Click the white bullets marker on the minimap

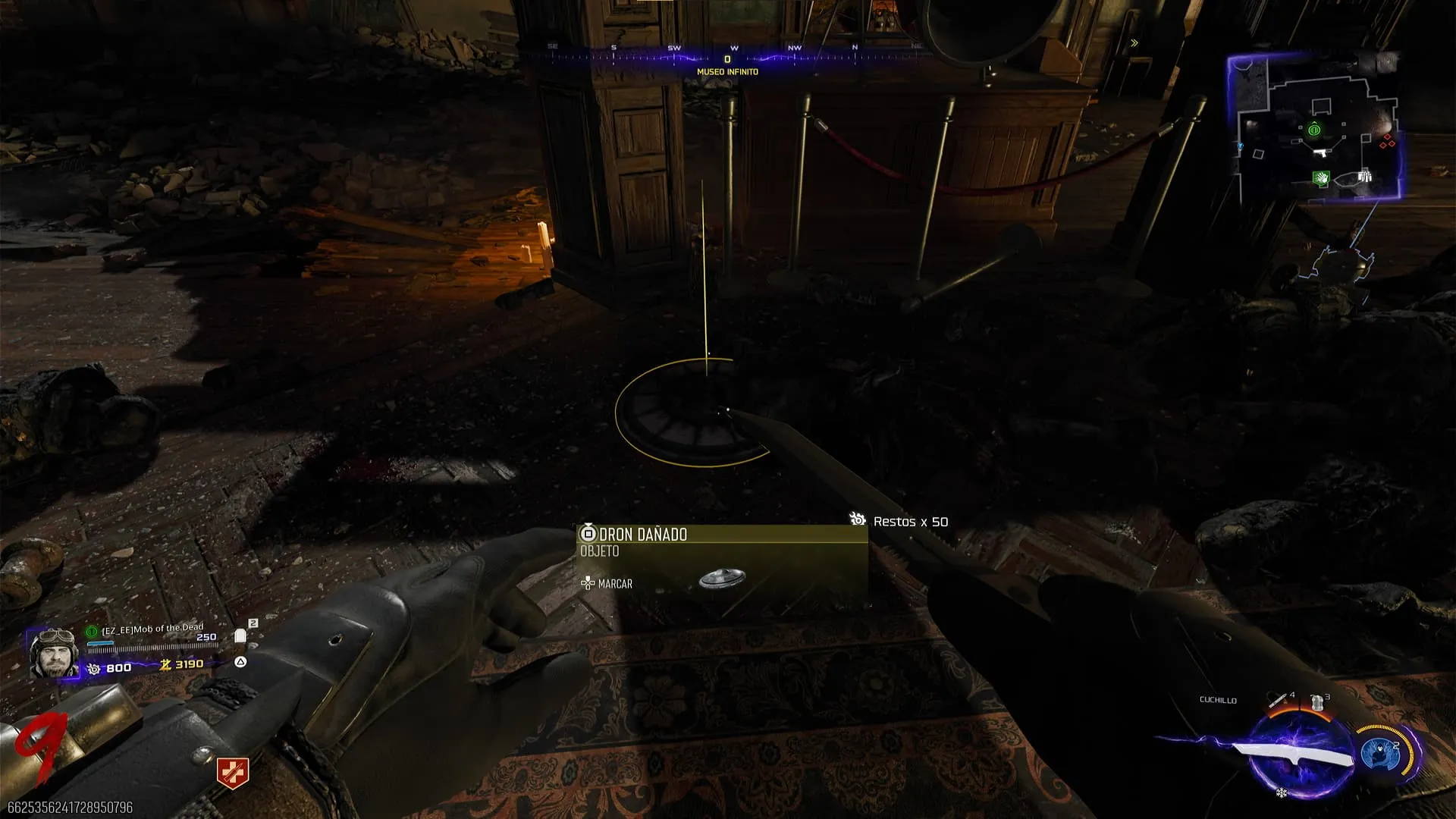coord(1364,177)
